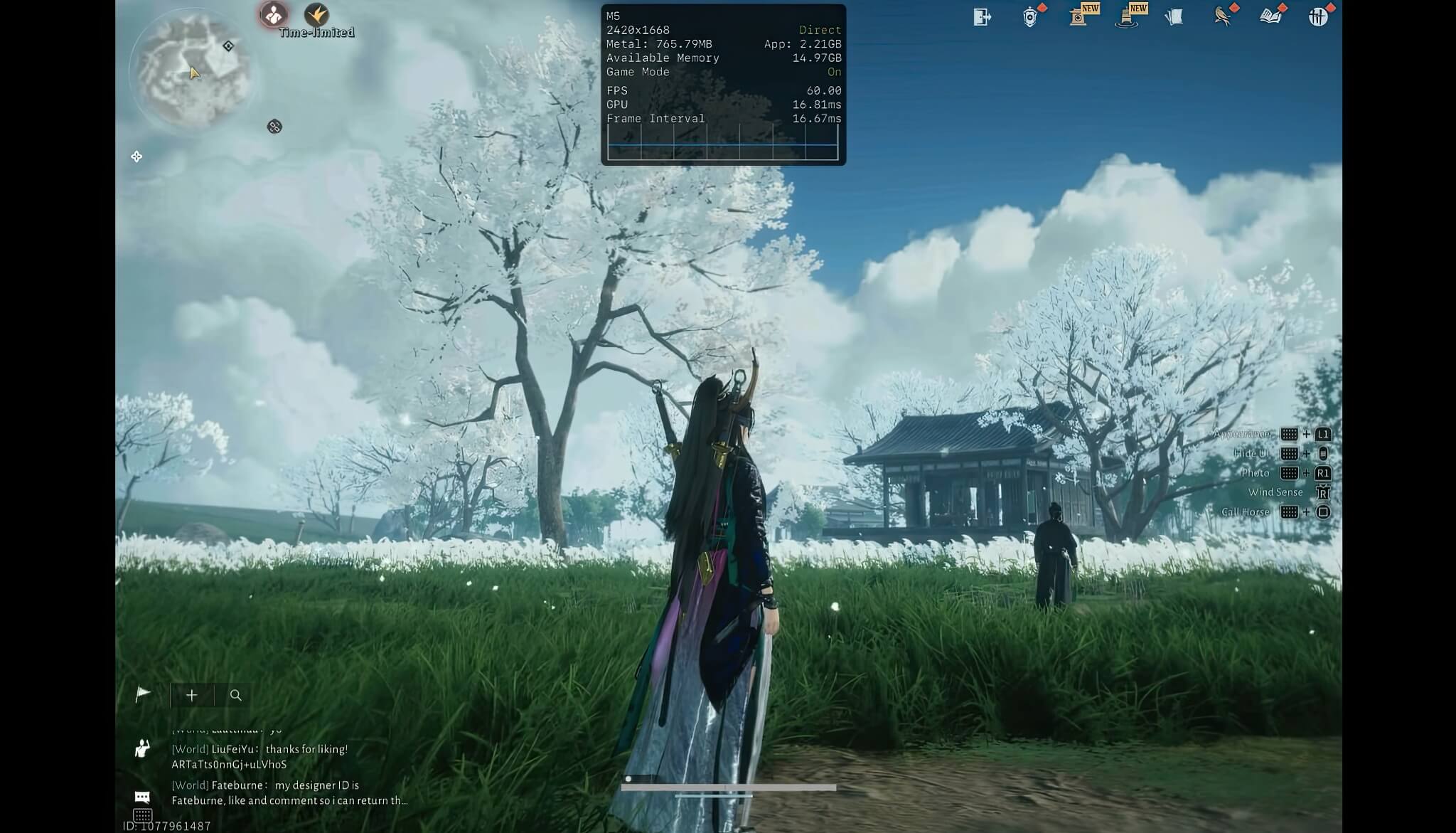
Task: Select the shield badge icon in top toolbar
Action: [1031, 17]
